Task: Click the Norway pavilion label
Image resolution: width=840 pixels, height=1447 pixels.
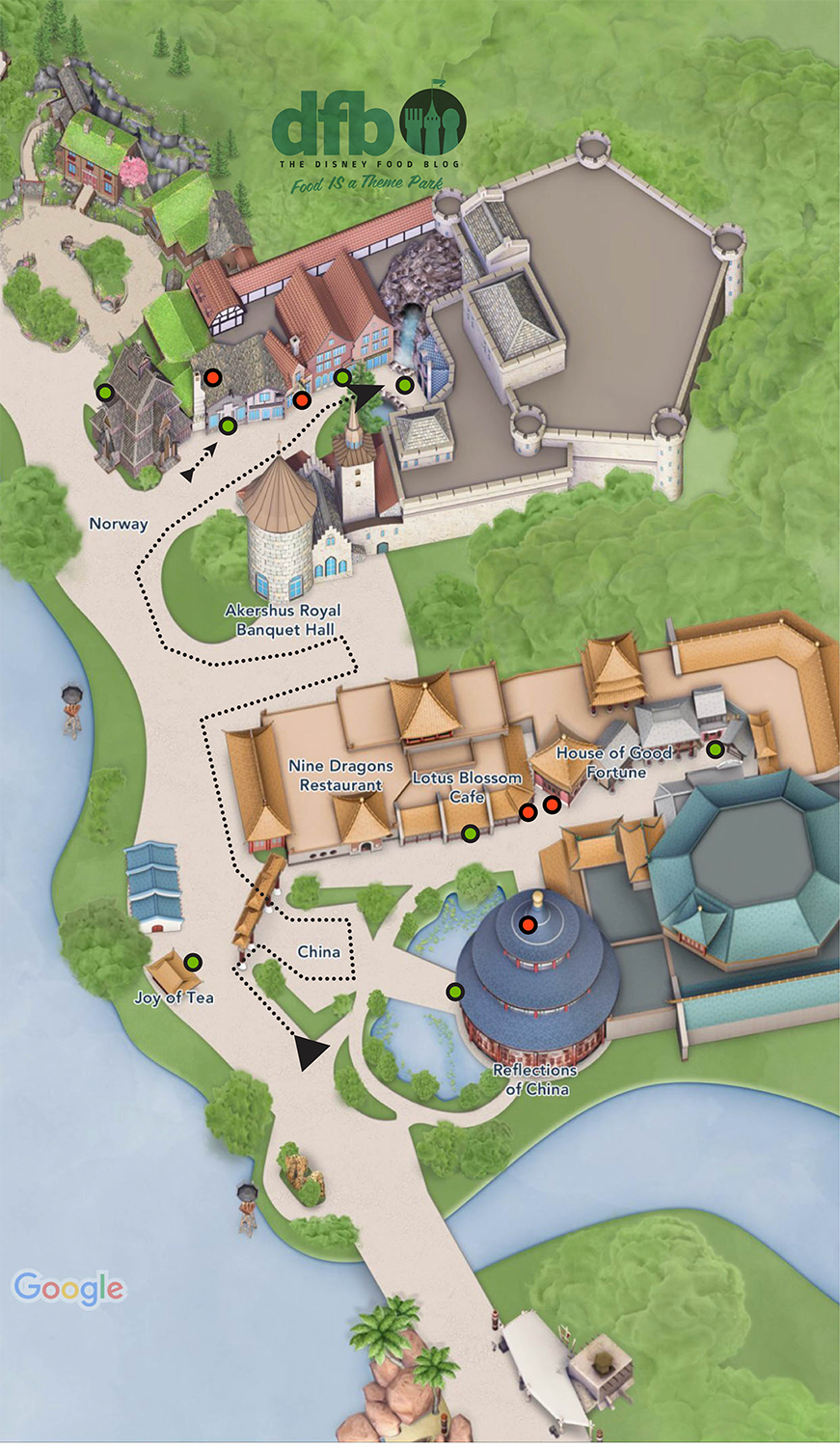Action: [119, 524]
